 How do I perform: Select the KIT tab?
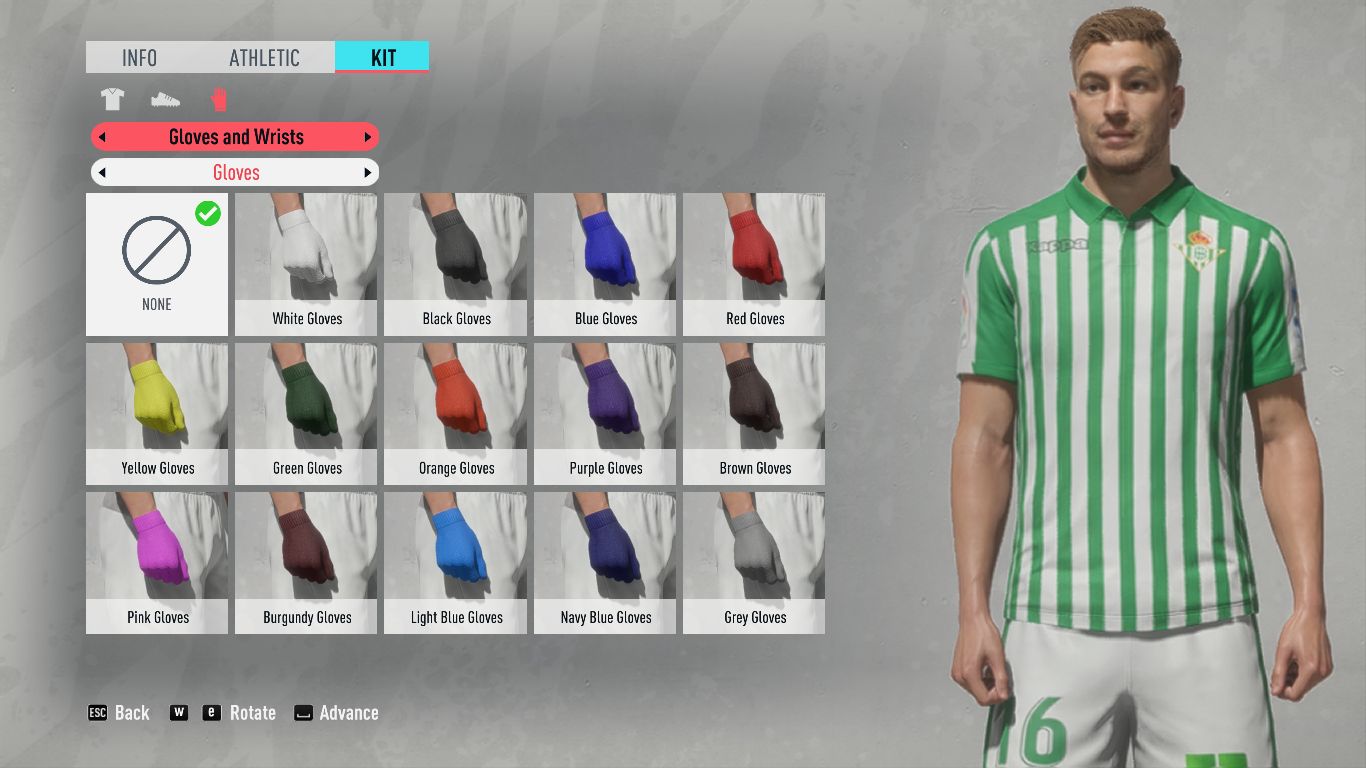click(x=383, y=58)
